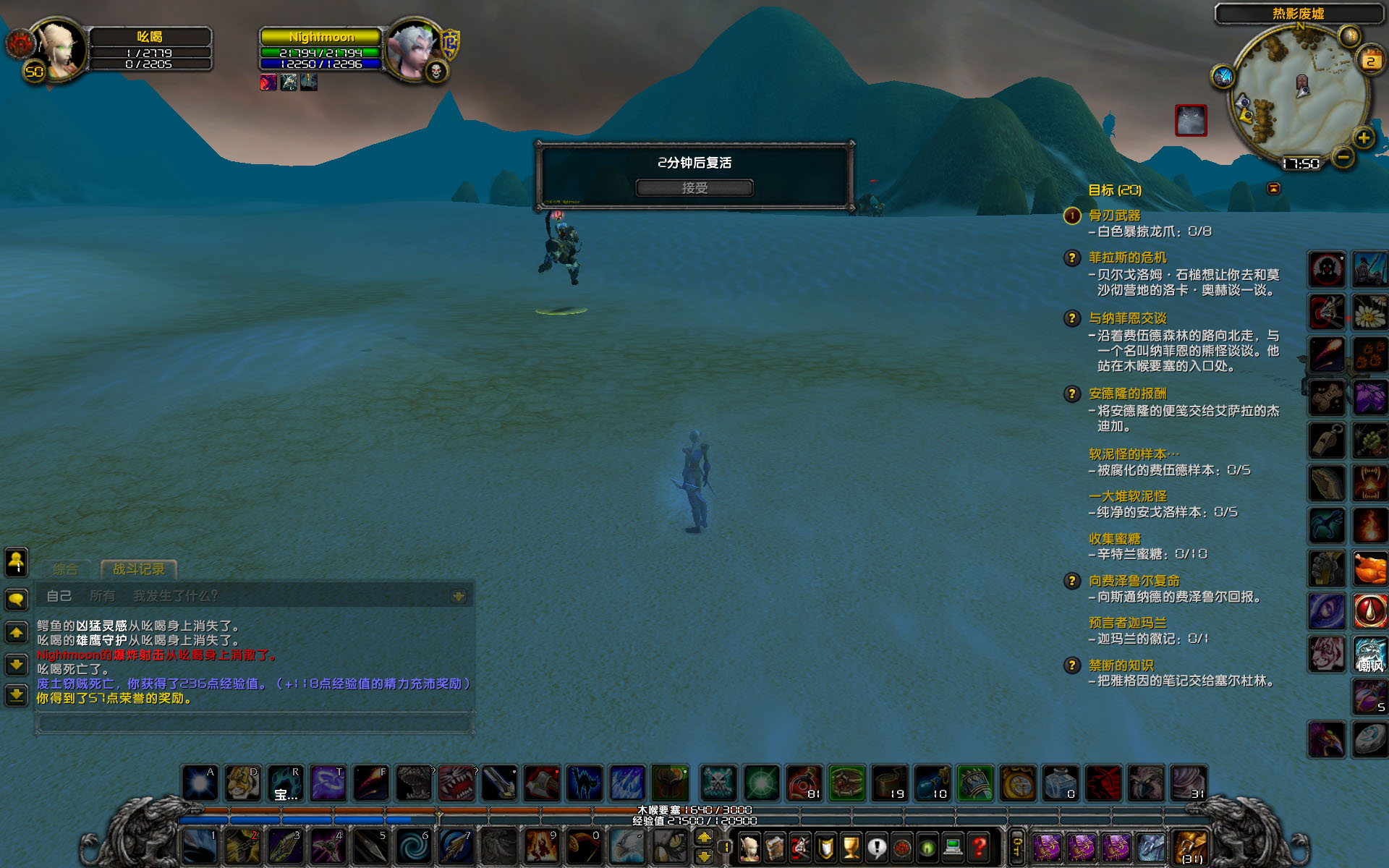The width and height of the screenshot is (1389, 868).
Task: Switch to the 综合 general chat tab
Action: (65, 569)
